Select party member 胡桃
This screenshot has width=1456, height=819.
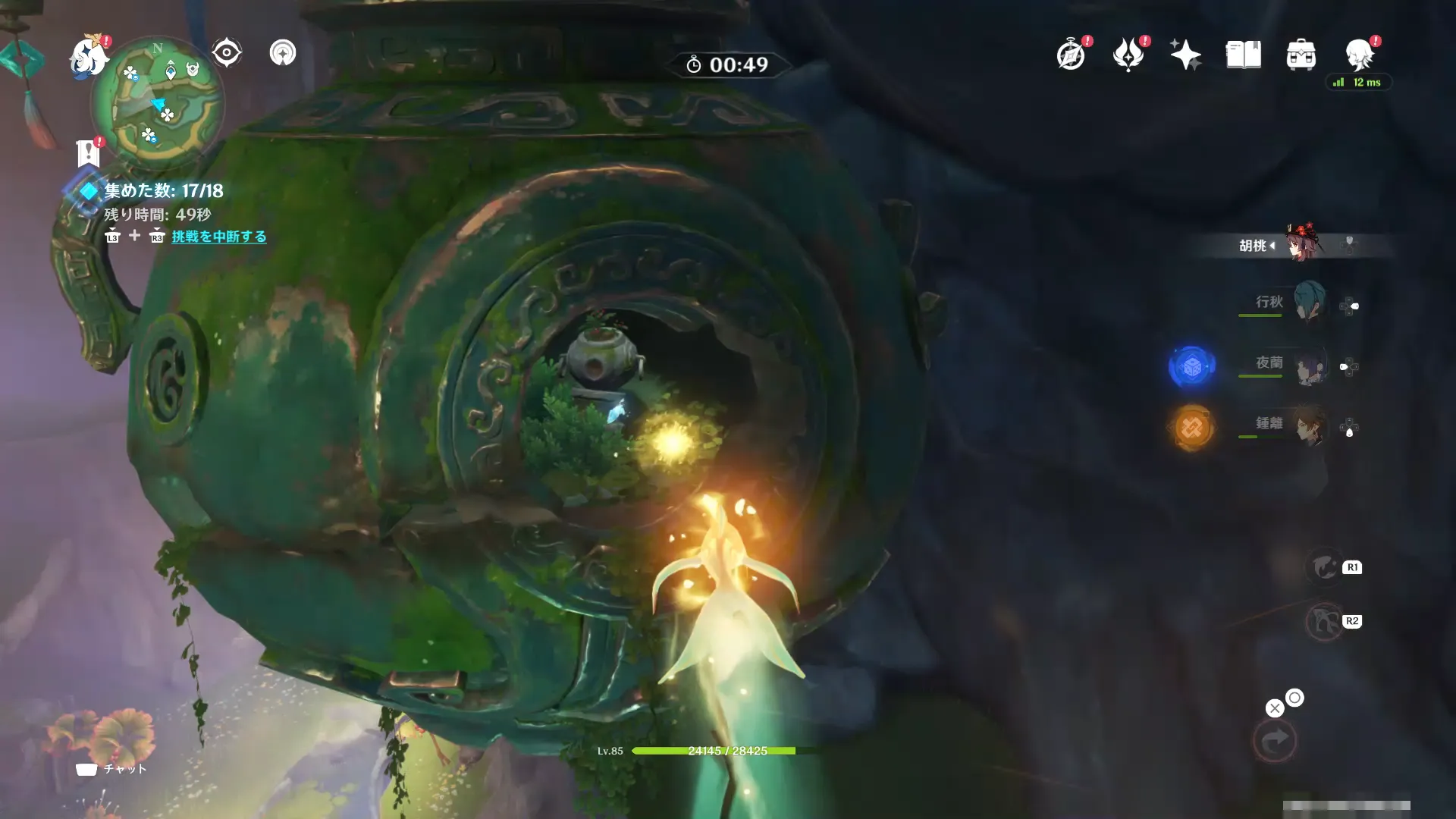coord(1301,244)
